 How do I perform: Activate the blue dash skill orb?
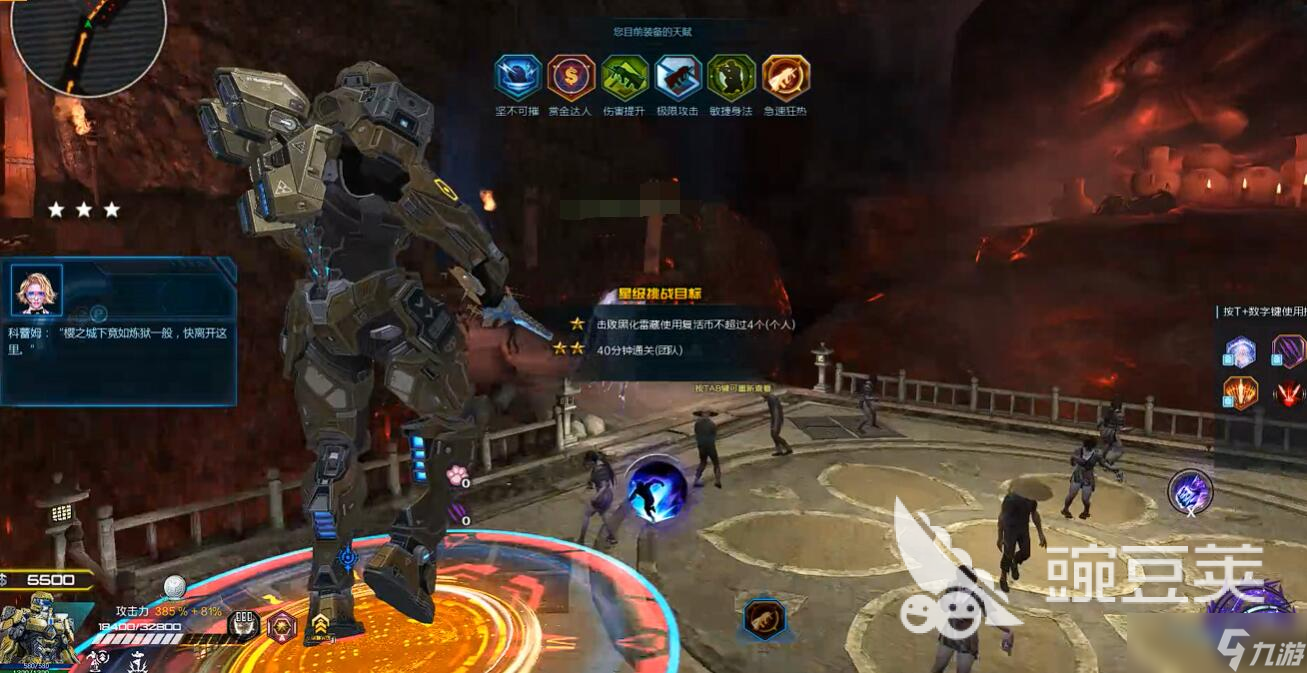tap(657, 489)
